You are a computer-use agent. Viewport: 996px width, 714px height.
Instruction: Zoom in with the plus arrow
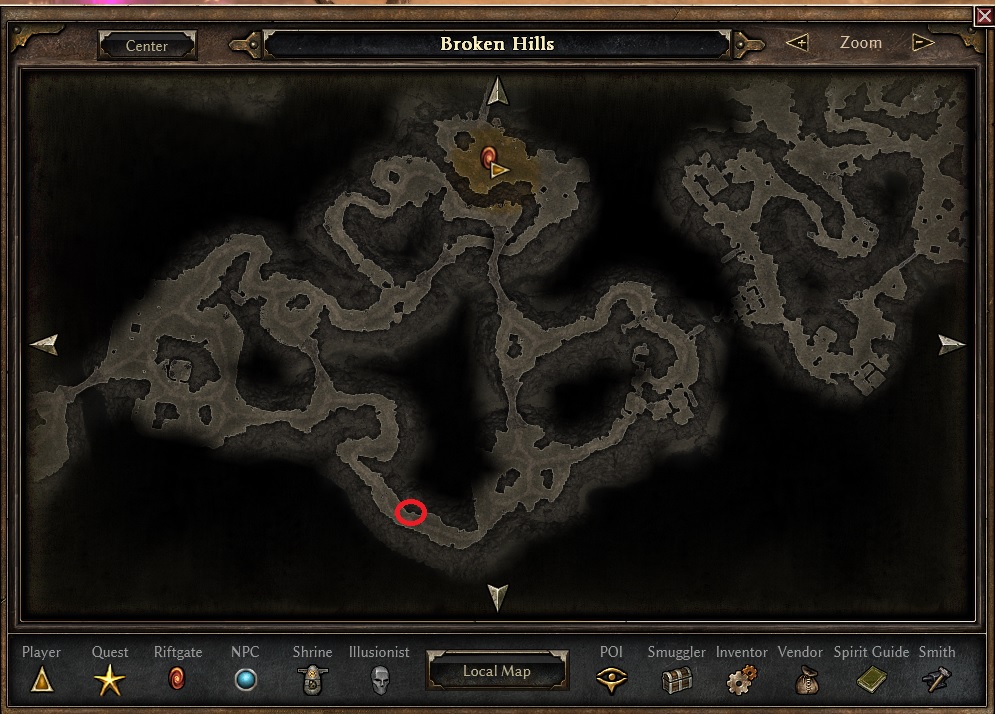797,43
